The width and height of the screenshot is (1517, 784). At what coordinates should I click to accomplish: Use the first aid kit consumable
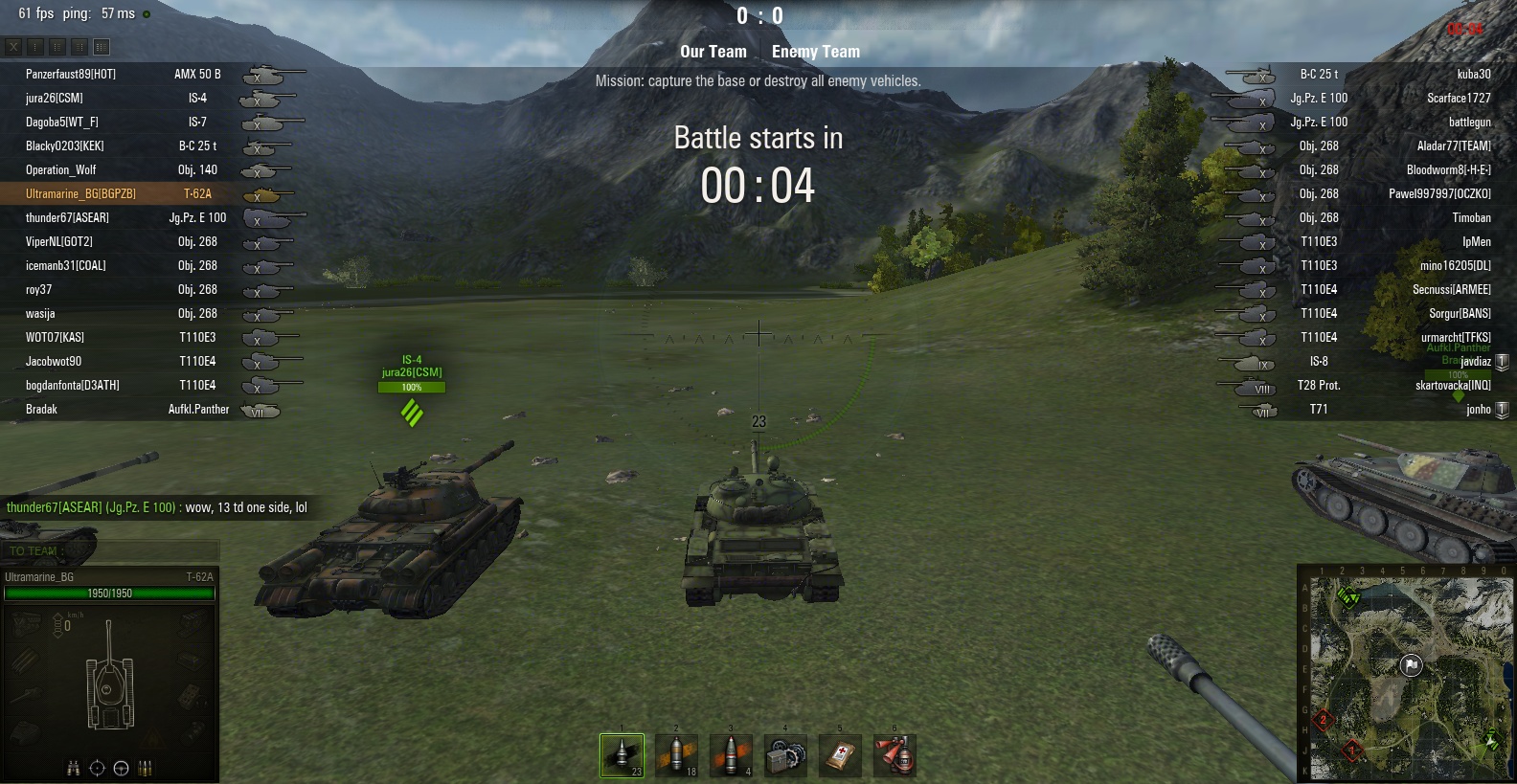[x=840, y=755]
